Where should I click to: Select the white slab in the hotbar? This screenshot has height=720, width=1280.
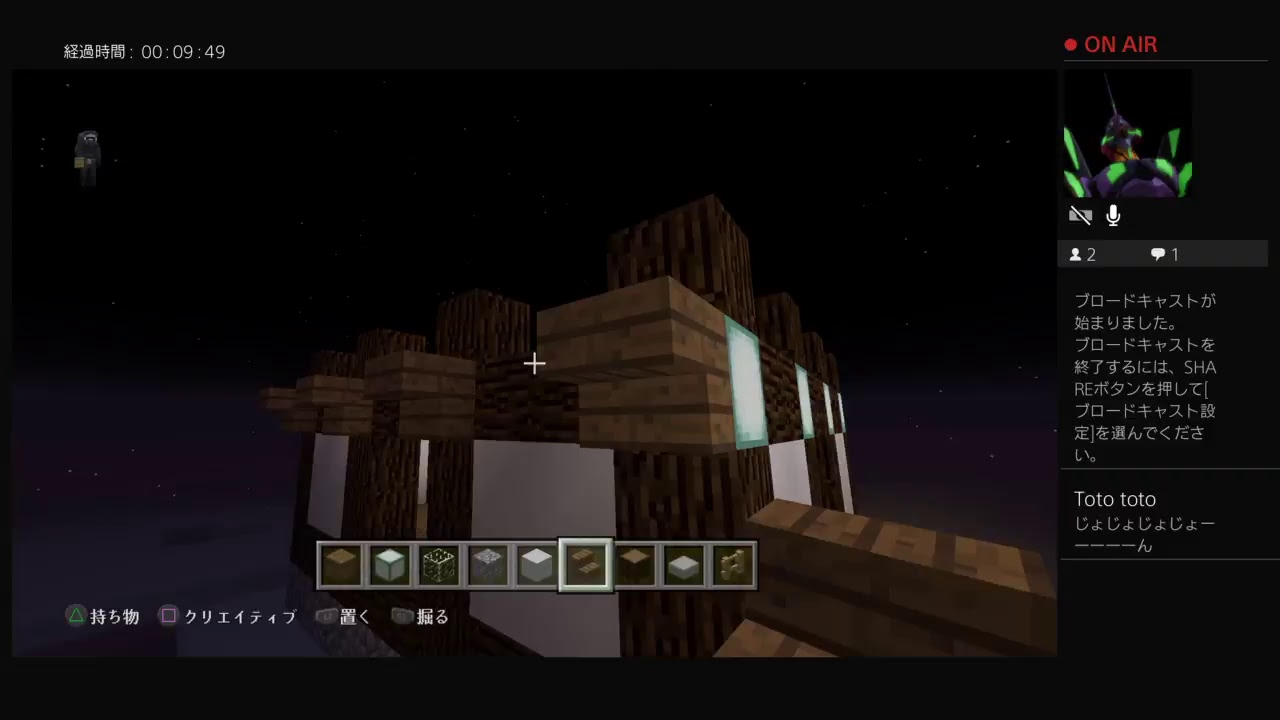pos(683,565)
